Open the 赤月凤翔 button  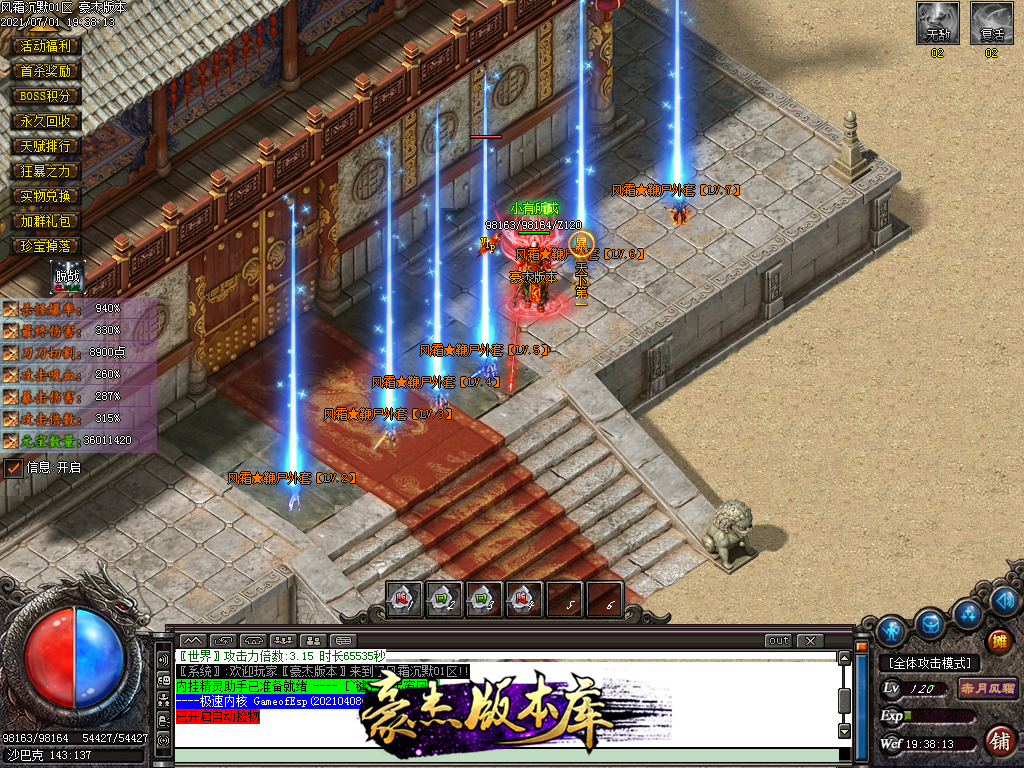(988, 689)
